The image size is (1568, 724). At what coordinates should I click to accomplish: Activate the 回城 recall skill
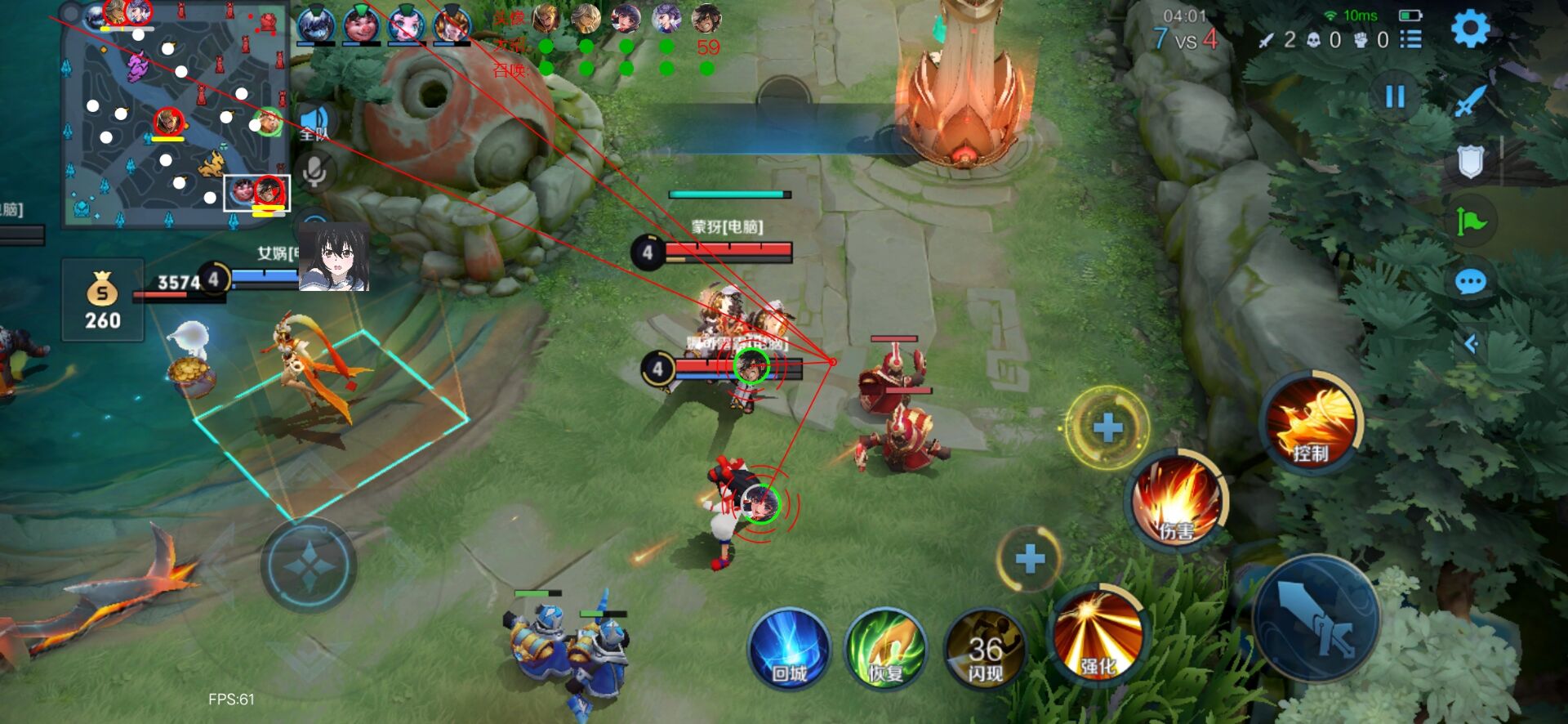click(x=789, y=648)
